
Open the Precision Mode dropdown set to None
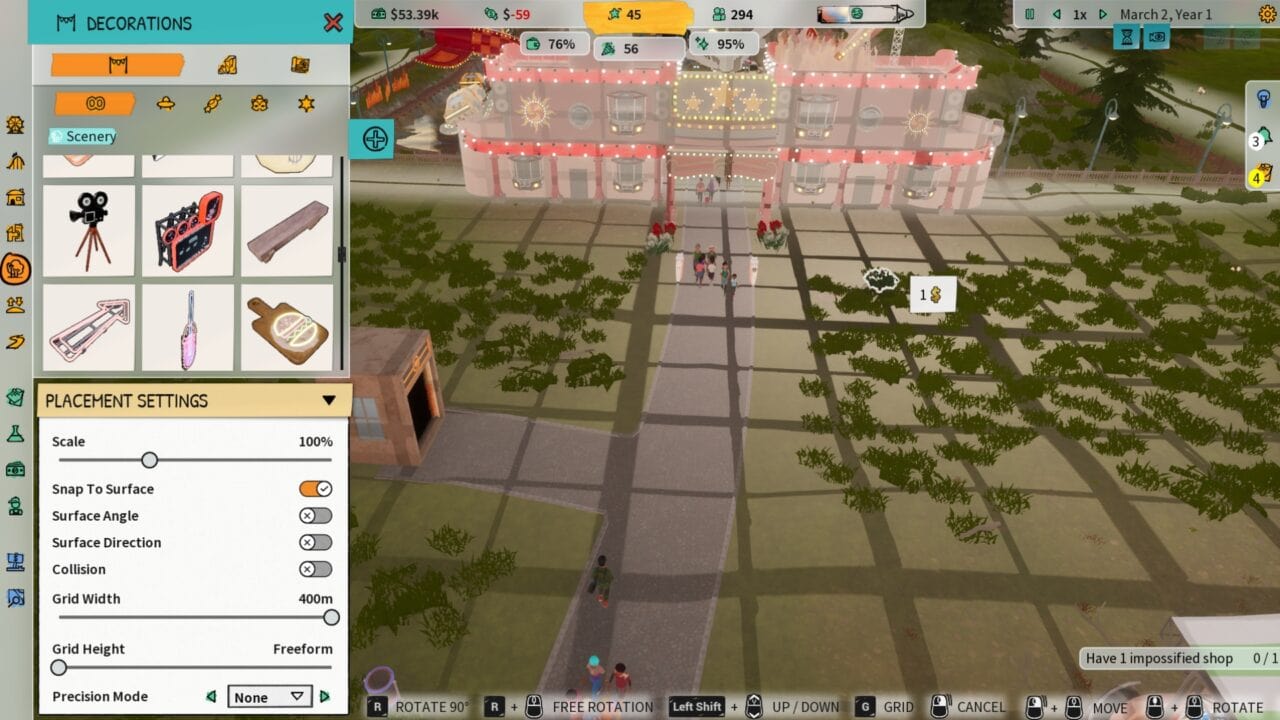pyautogui.click(x=270, y=696)
